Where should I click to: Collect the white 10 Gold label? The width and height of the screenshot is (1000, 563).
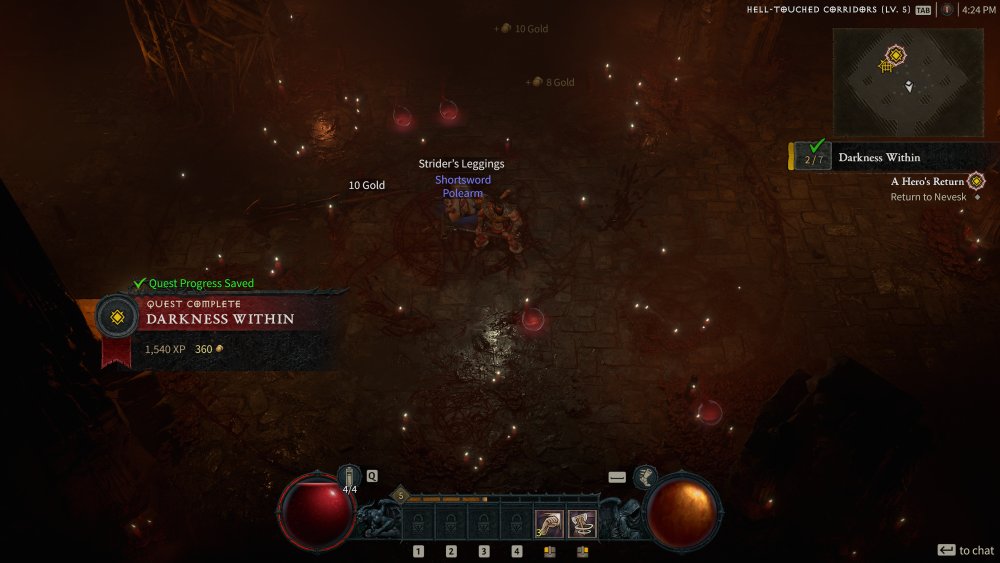(x=366, y=185)
